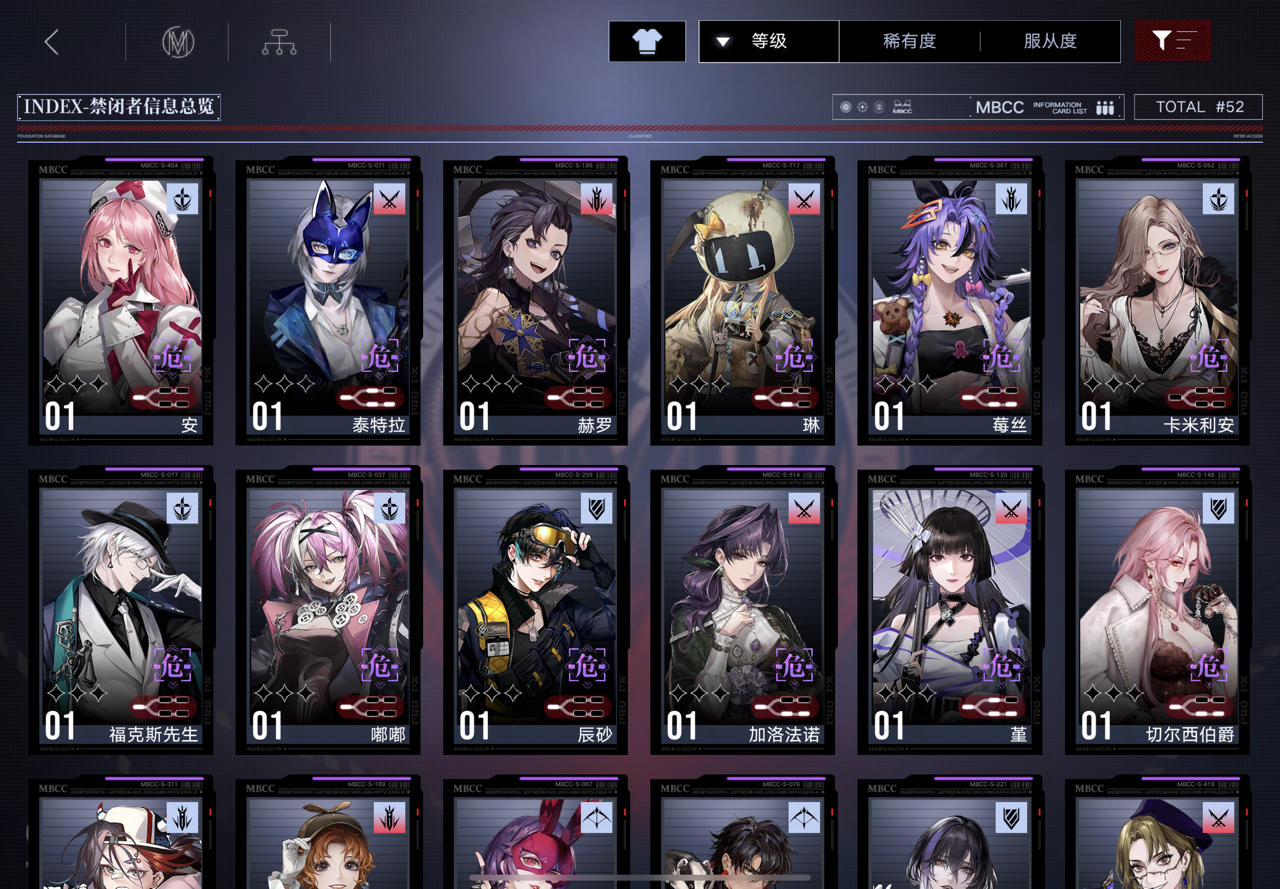The width and height of the screenshot is (1280, 889).
Task: Open the 等级 sorting dropdown
Action: [767, 42]
